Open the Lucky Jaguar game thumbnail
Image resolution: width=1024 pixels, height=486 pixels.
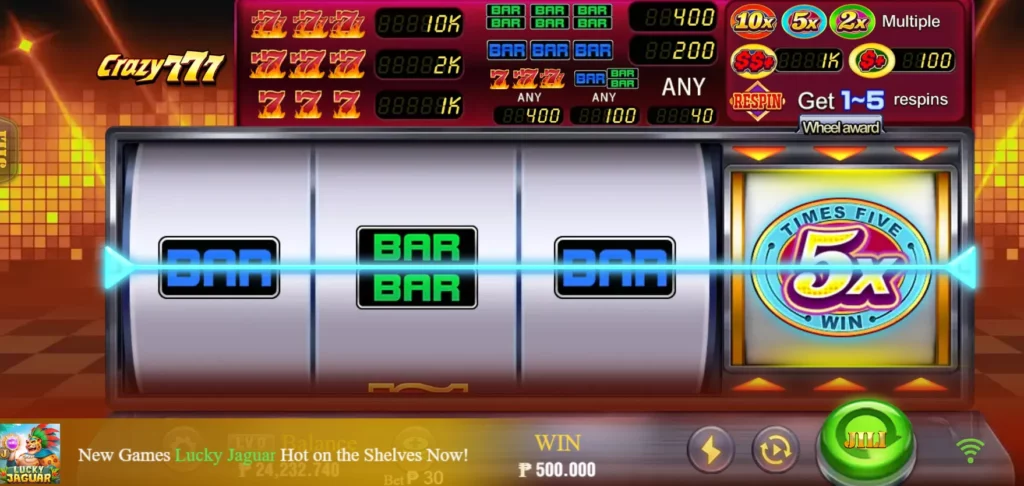tap(29, 454)
